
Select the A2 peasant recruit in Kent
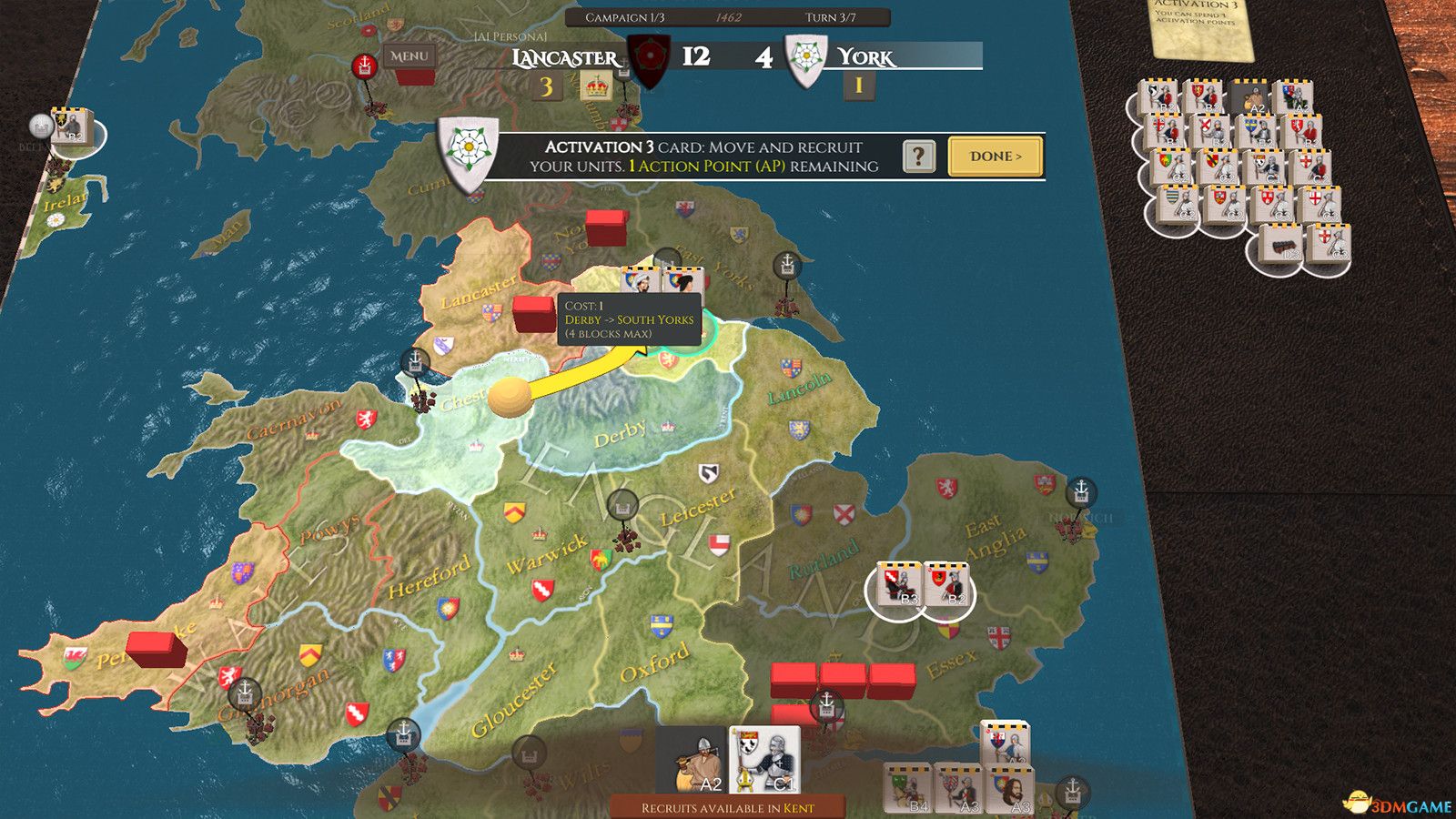692,761
